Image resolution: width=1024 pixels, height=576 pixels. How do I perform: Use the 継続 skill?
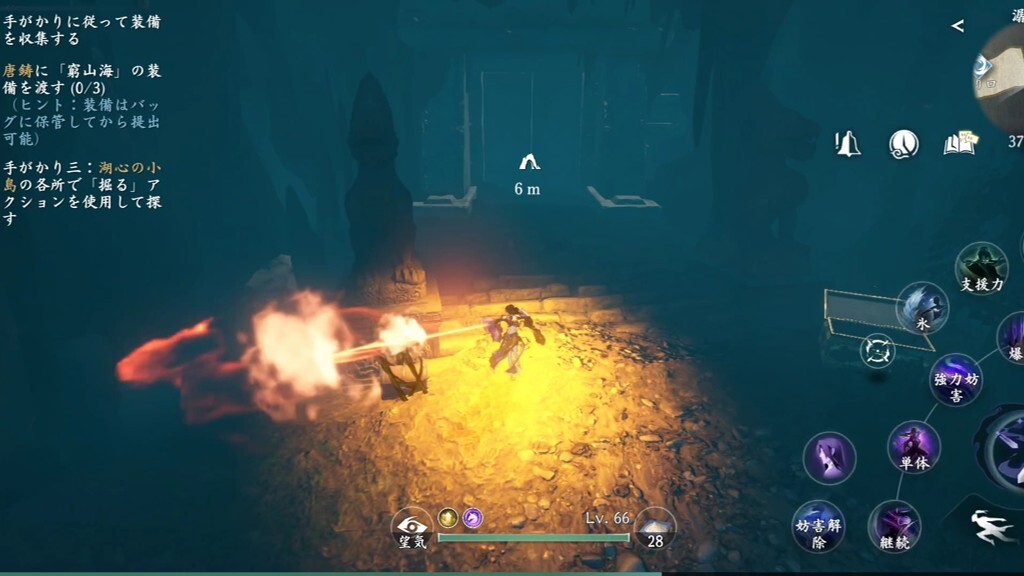(x=894, y=526)
